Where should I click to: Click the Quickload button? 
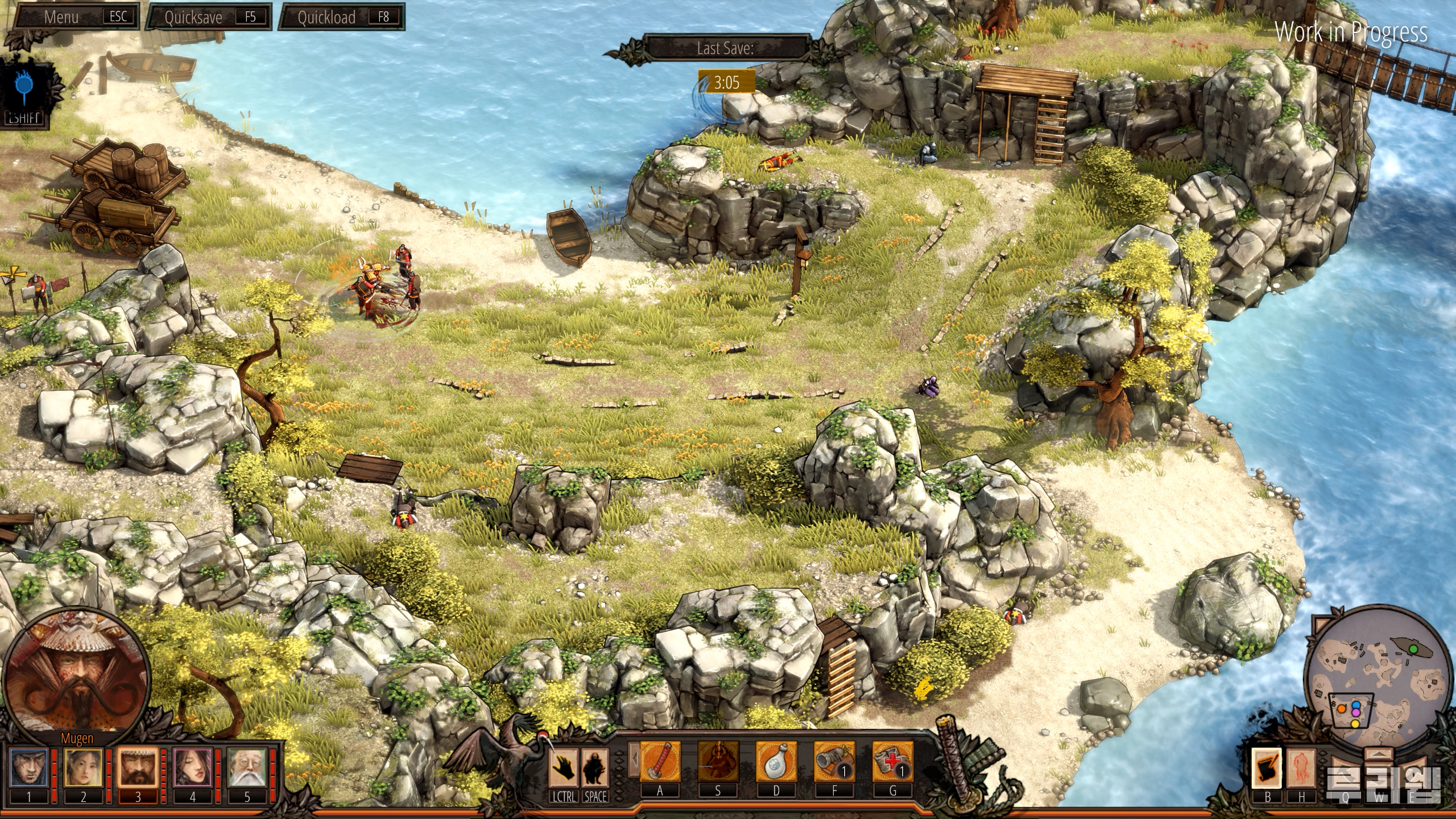[342, 16]
